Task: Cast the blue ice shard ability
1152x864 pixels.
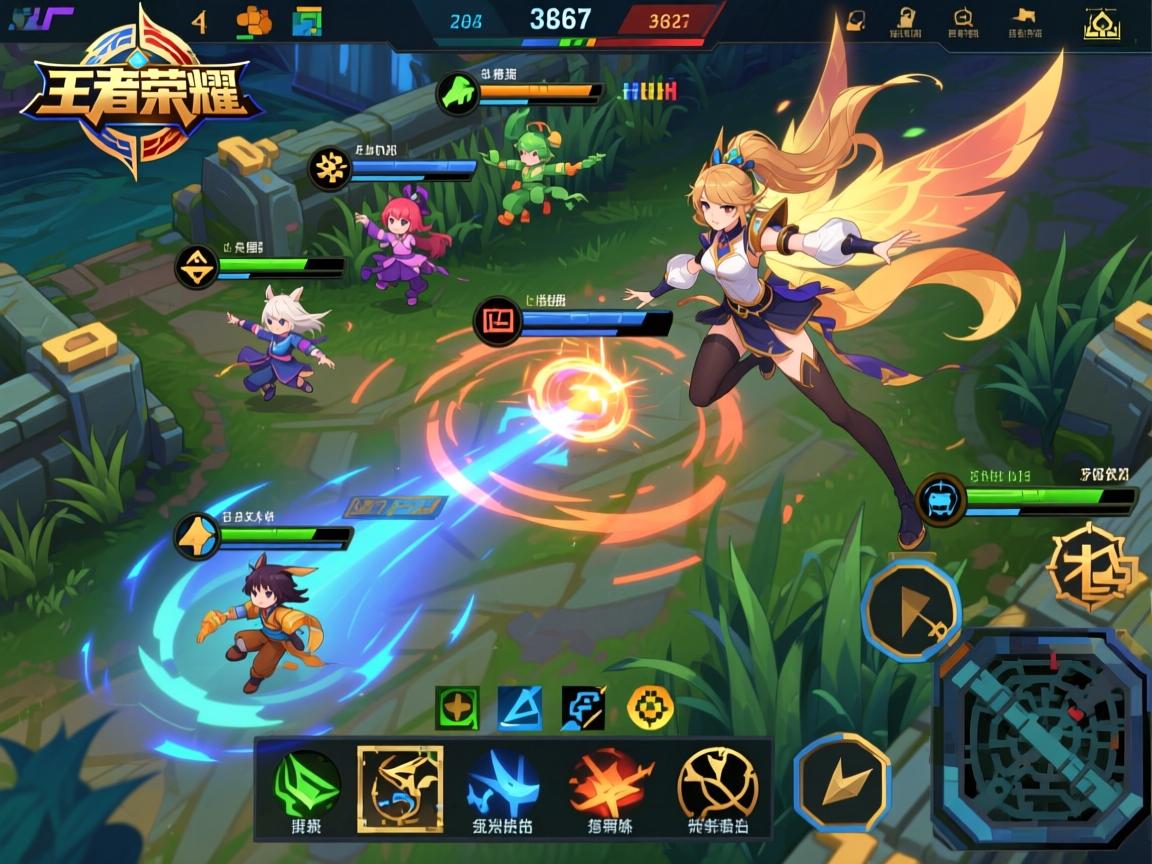Action: [x=503, y=784]
